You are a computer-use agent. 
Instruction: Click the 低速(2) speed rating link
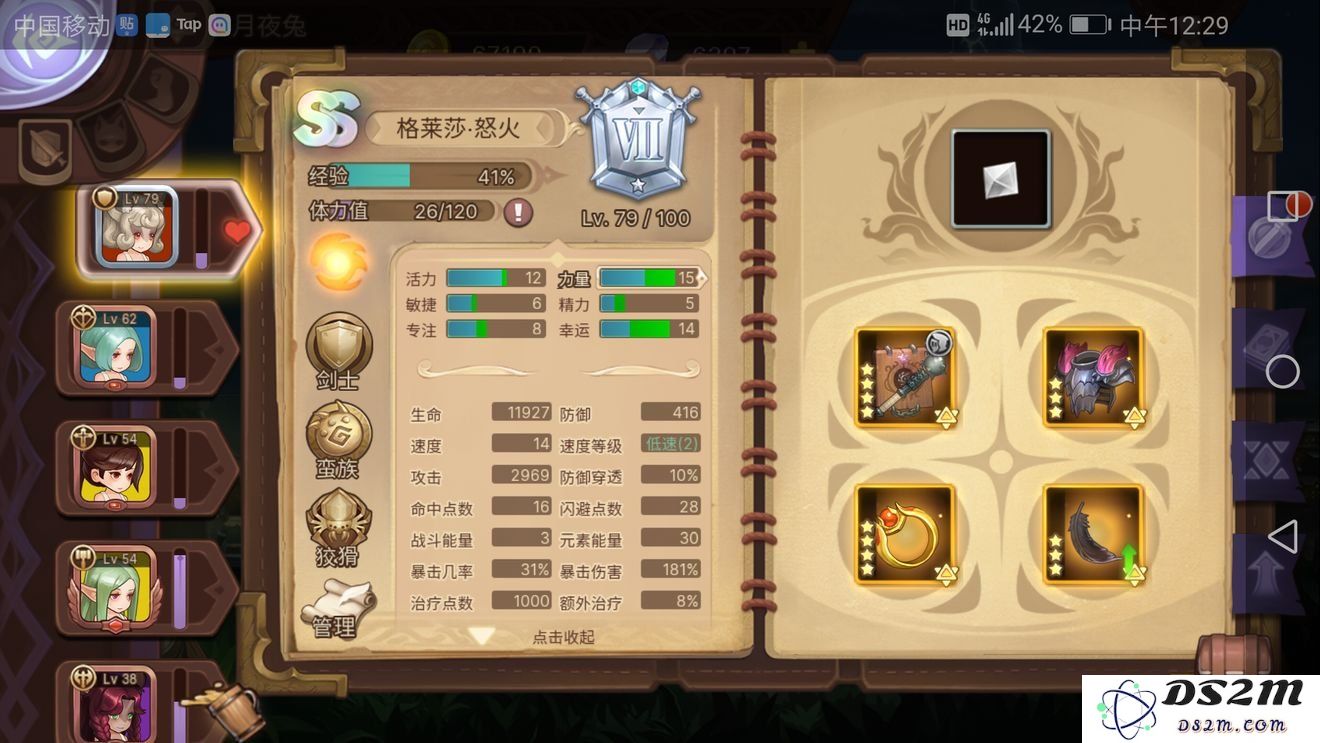coord(670,444)
